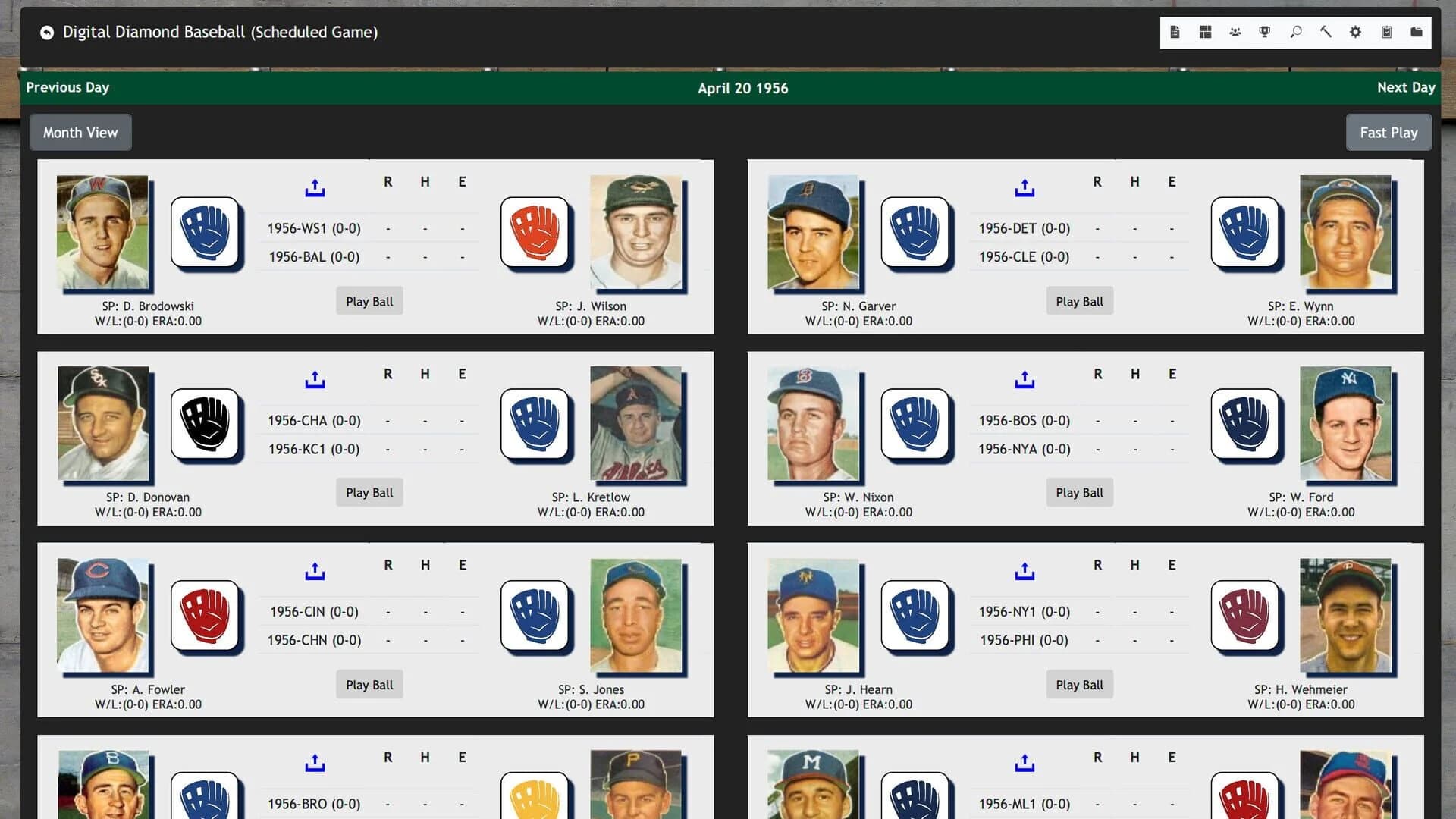Open the folder archive icon
Image resolution: width=1456 pixels, height=819 pixels.
[x=1416, y=32]
